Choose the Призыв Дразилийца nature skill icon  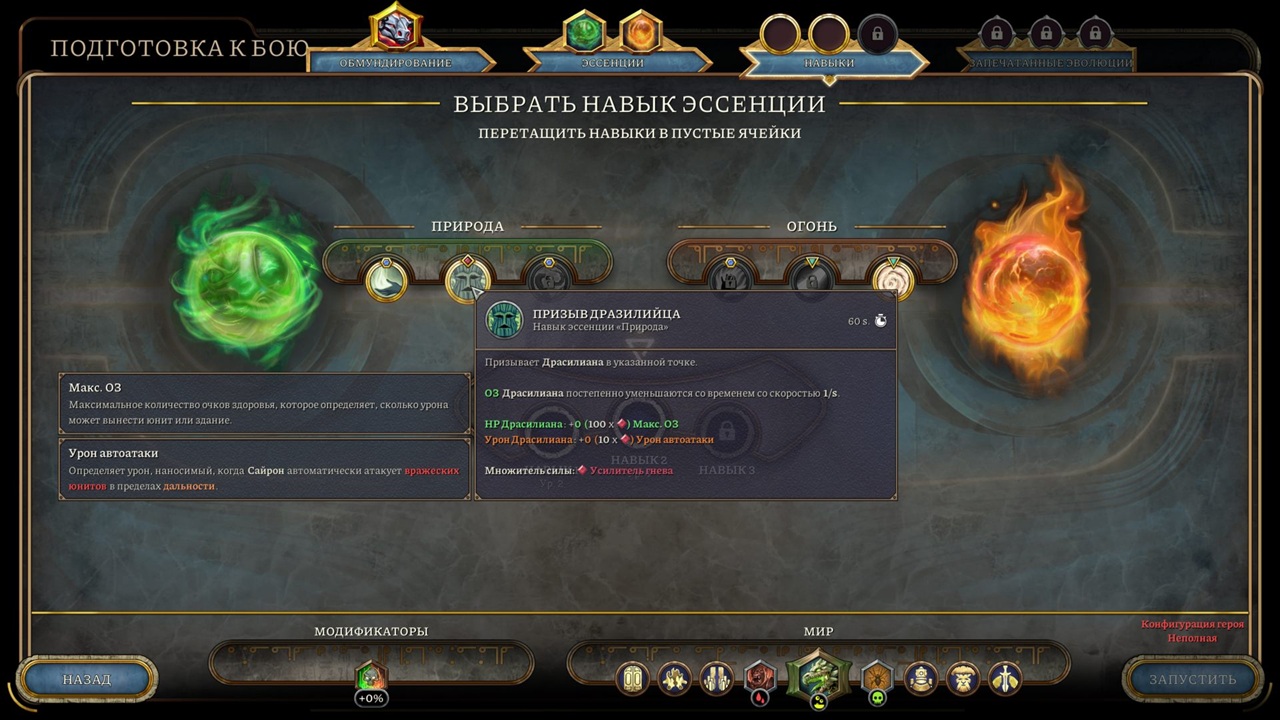tap(467, 280)
